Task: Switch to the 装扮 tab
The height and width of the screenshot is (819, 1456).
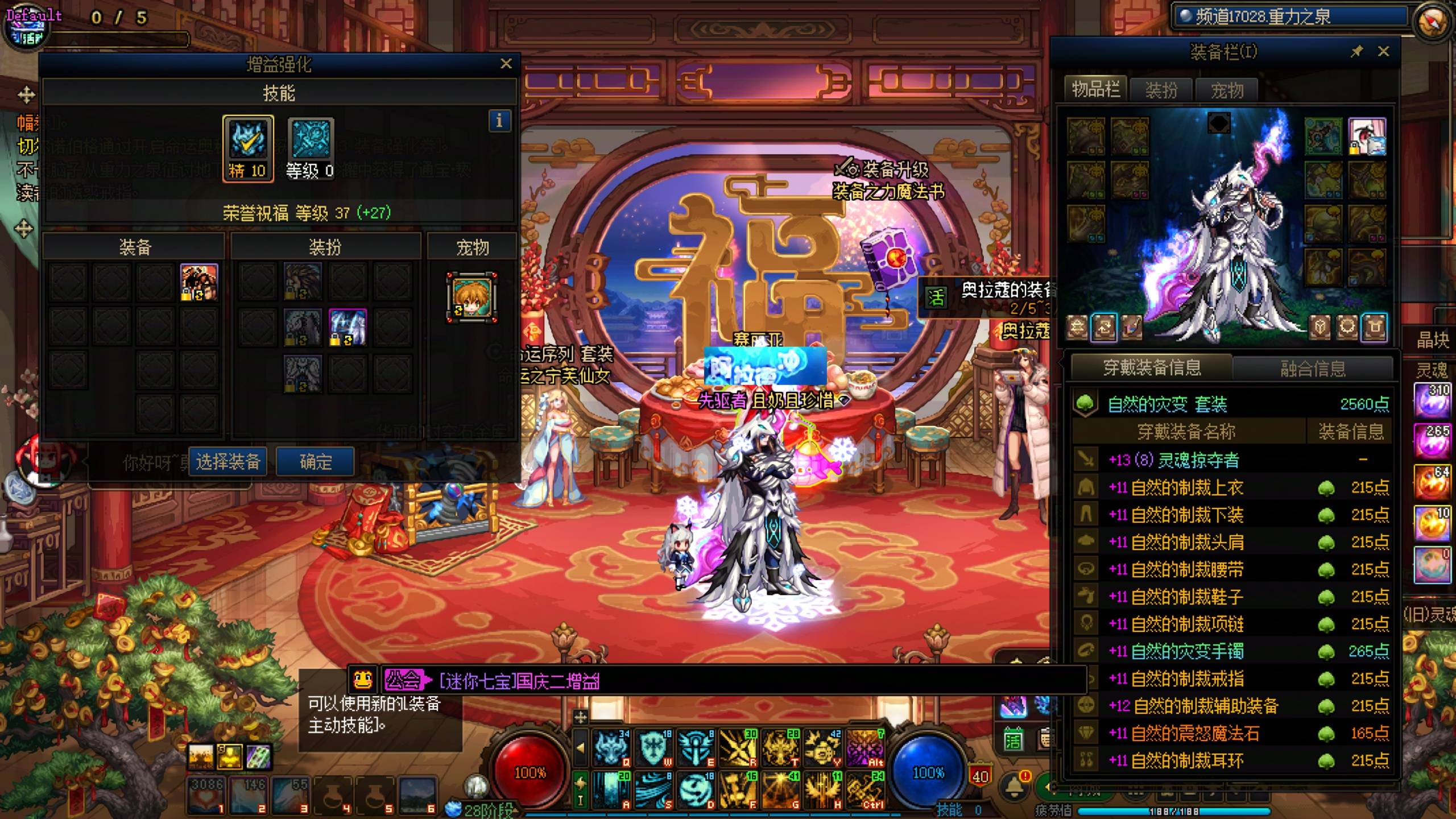Action: pyautogui.click(x=1161, y=90)
